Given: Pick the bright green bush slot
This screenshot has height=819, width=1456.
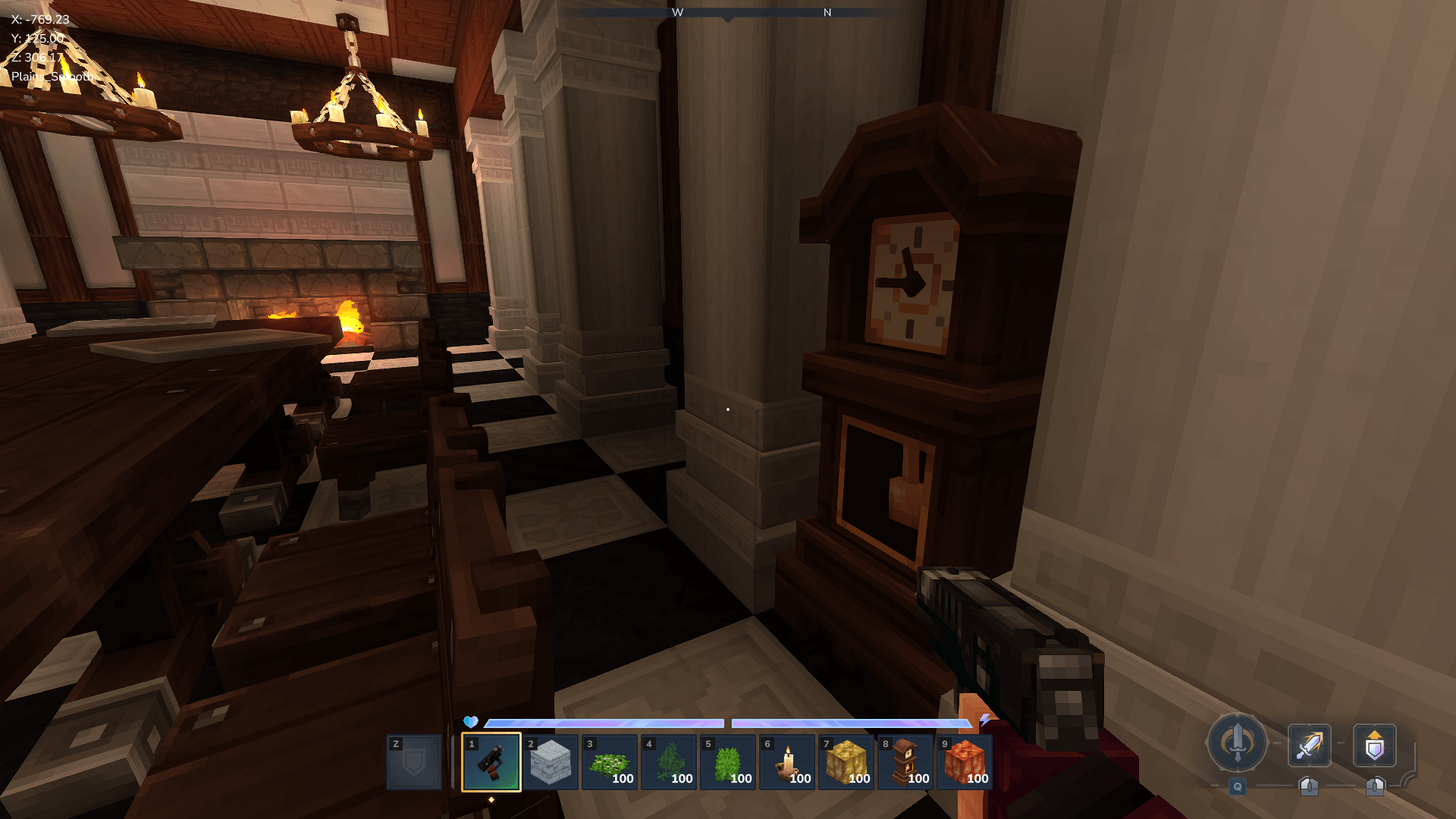Looking at the screenshot, I should pyautogui.click(x=727, y=762).
